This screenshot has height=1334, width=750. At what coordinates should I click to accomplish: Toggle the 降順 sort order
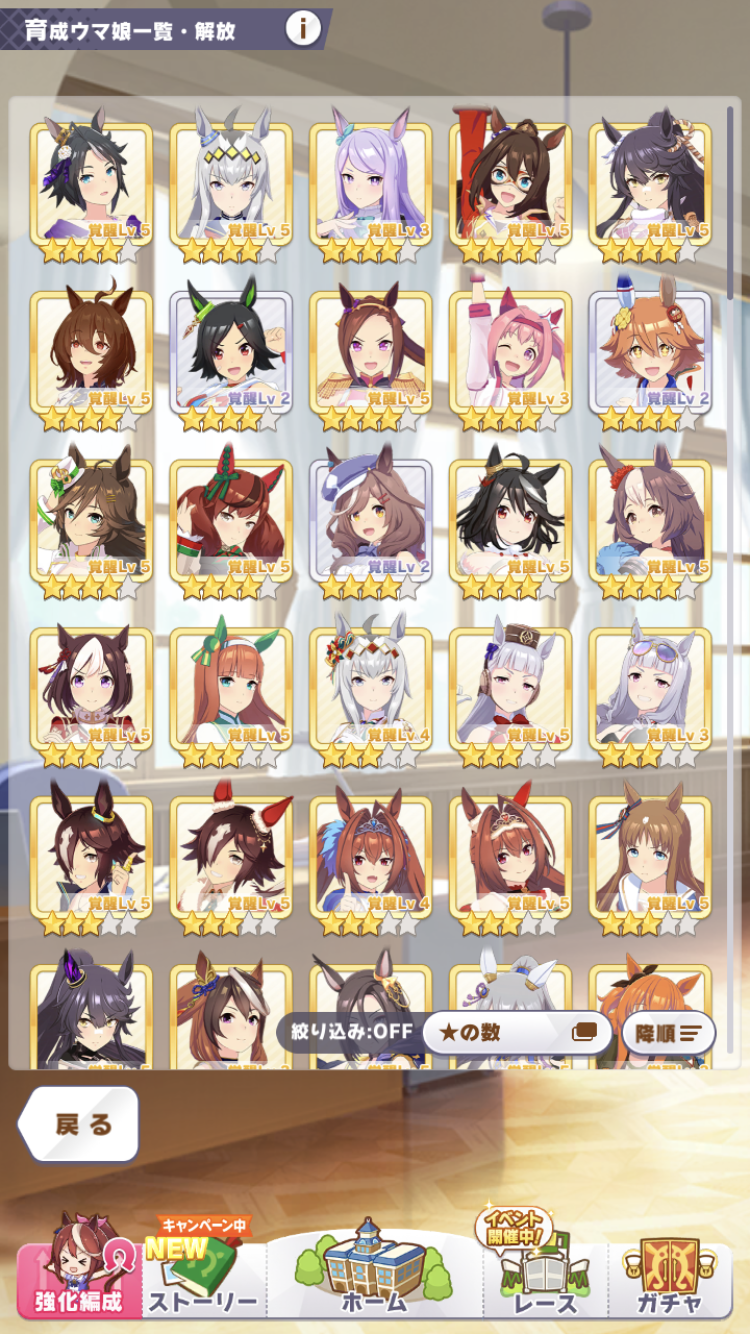coord(668,1033)
